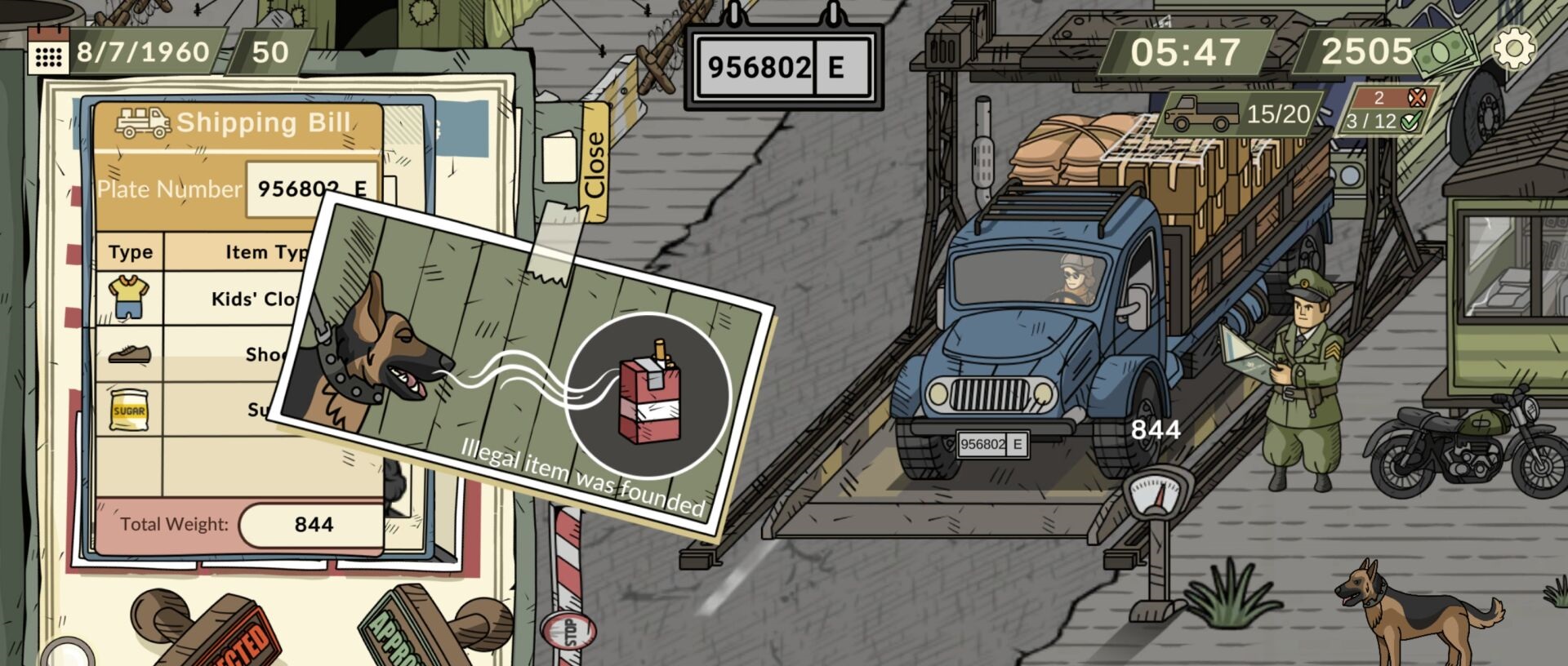The width and height of the screenshot is (1568, 666).
Task: Dismiss the illegal item dog photo
Action: [523, 367]
